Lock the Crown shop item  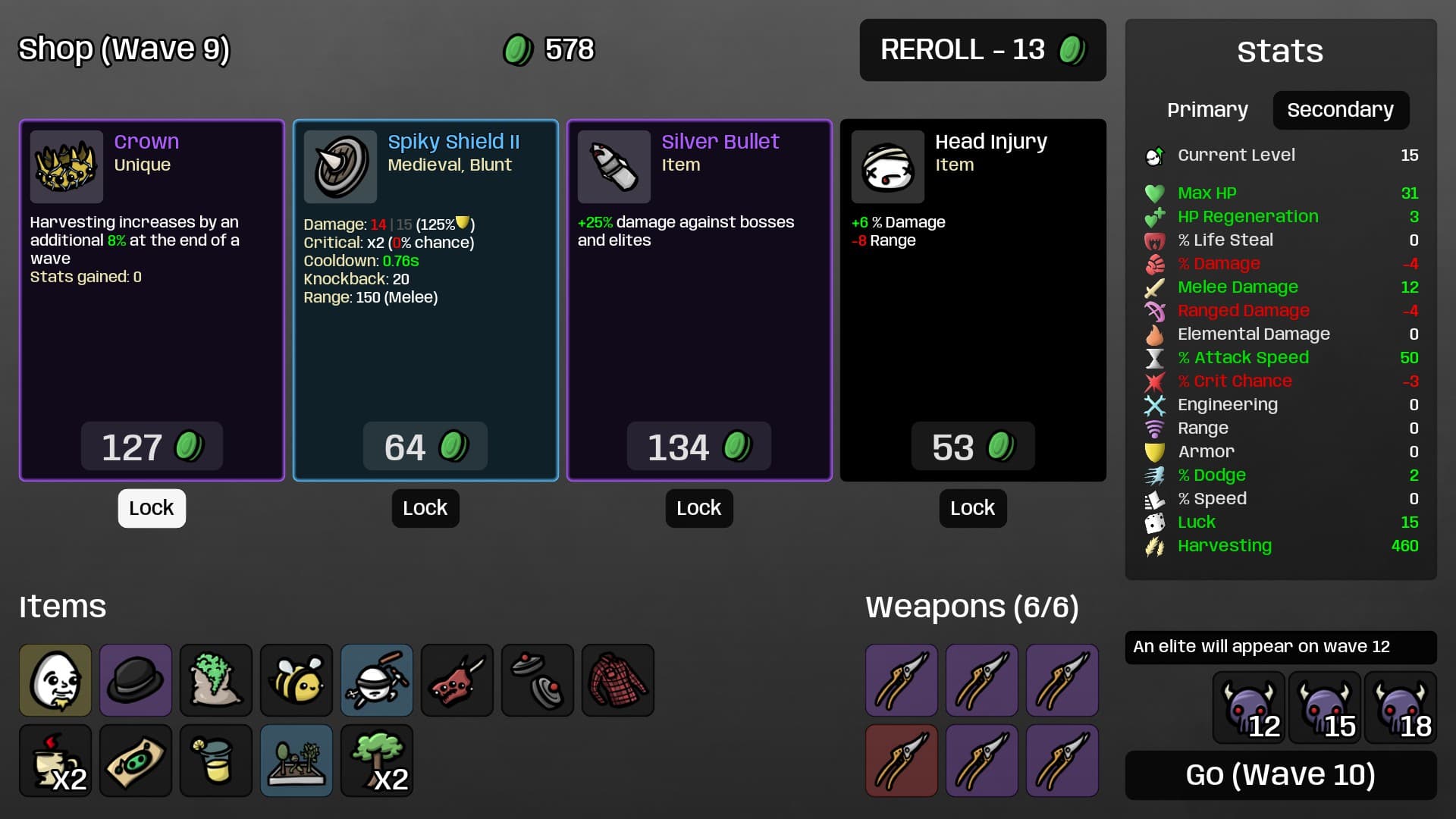pos(152,508)
